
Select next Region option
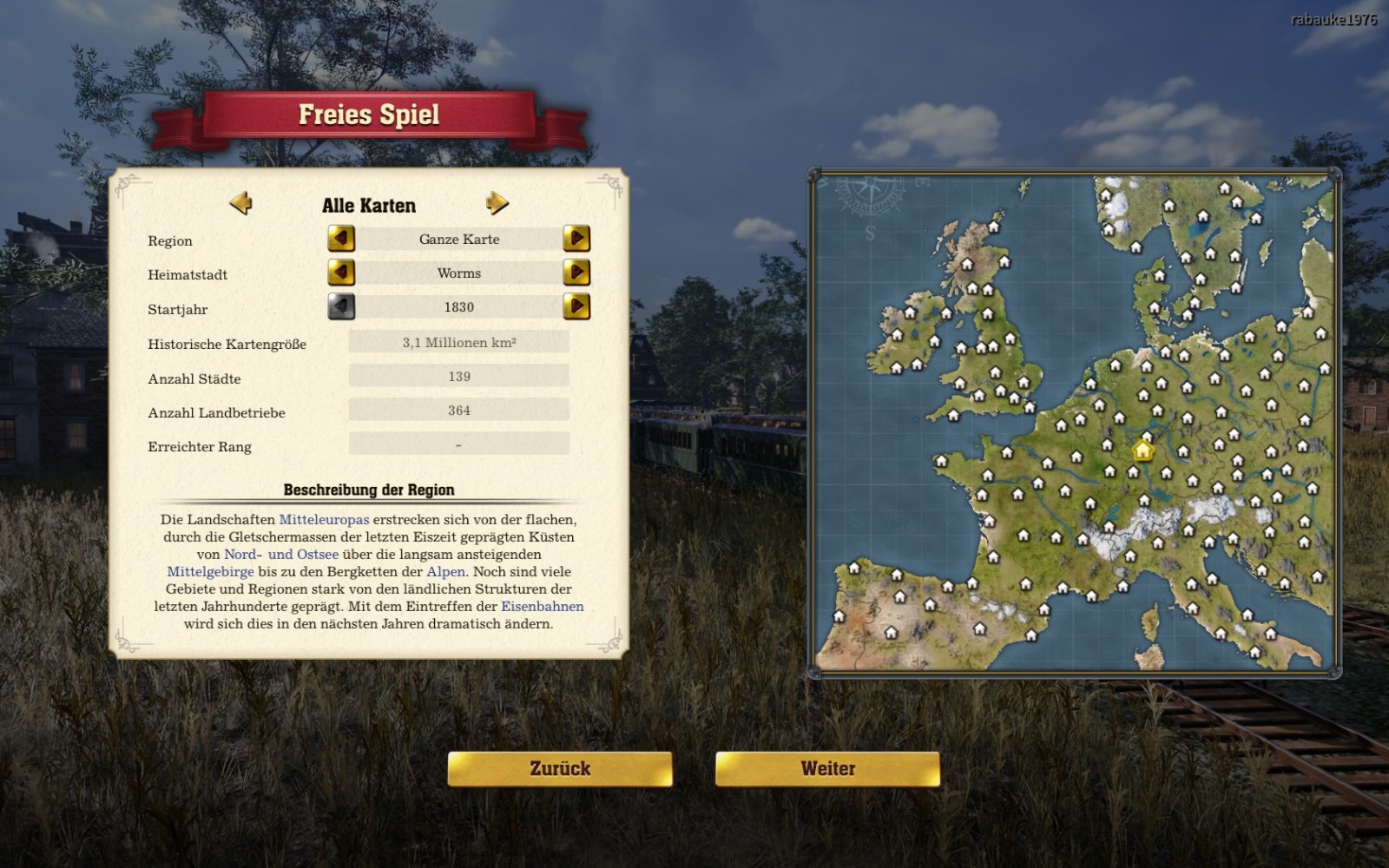click(x=576, y=239)
